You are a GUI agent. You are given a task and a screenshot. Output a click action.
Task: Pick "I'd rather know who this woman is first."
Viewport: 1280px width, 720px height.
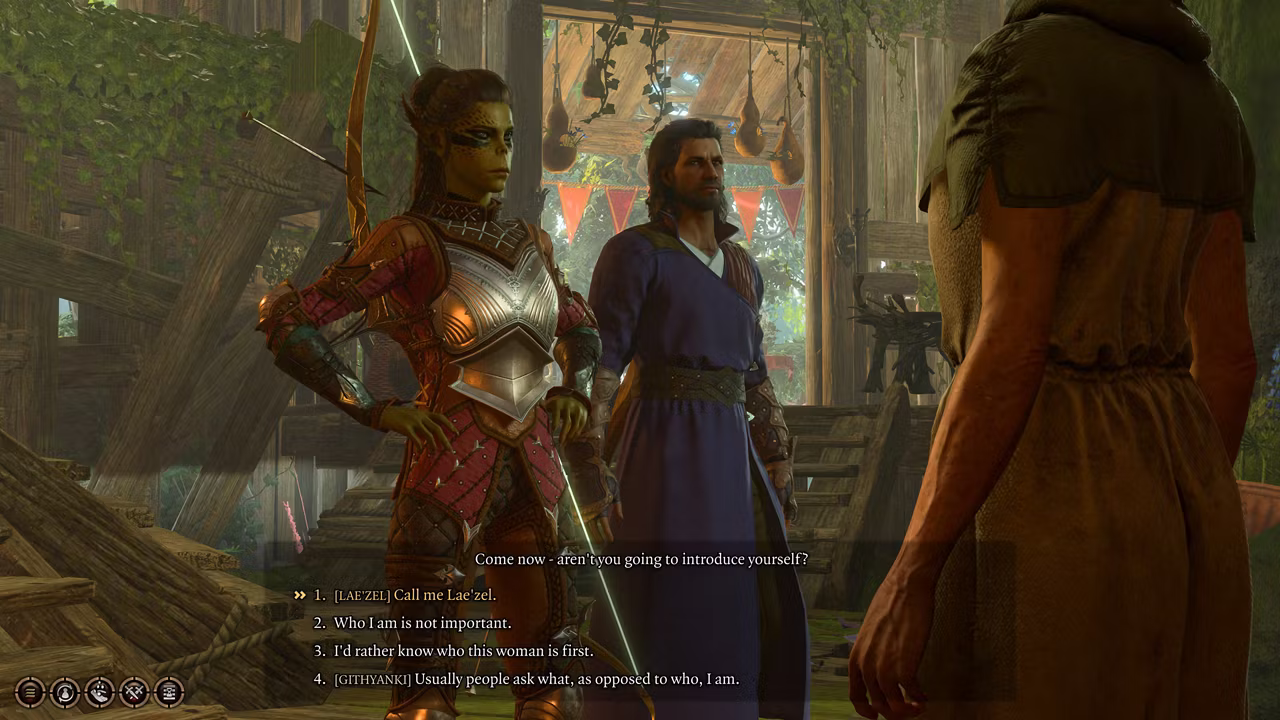pos(463,651)
